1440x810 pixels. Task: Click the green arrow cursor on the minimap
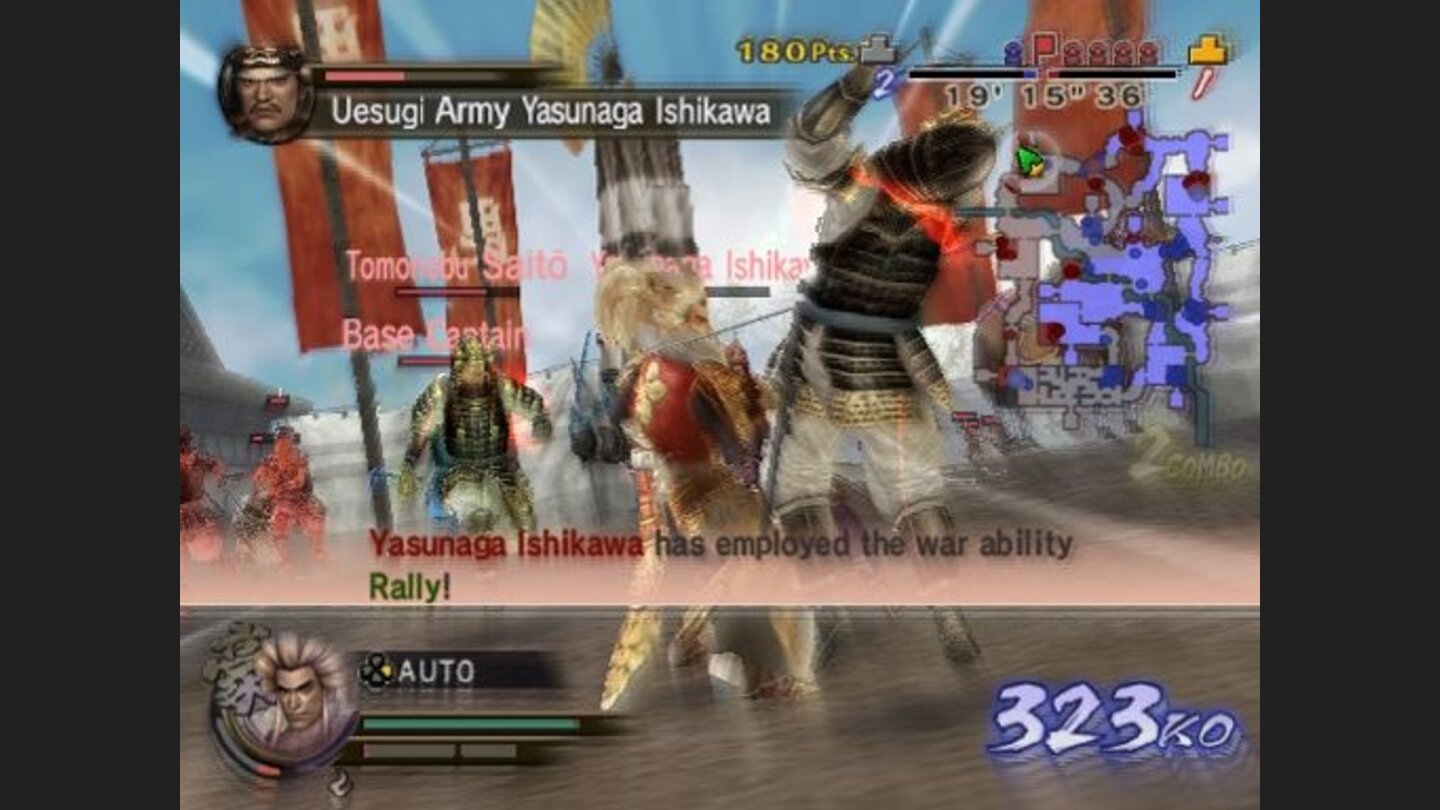coord(1027,160)
